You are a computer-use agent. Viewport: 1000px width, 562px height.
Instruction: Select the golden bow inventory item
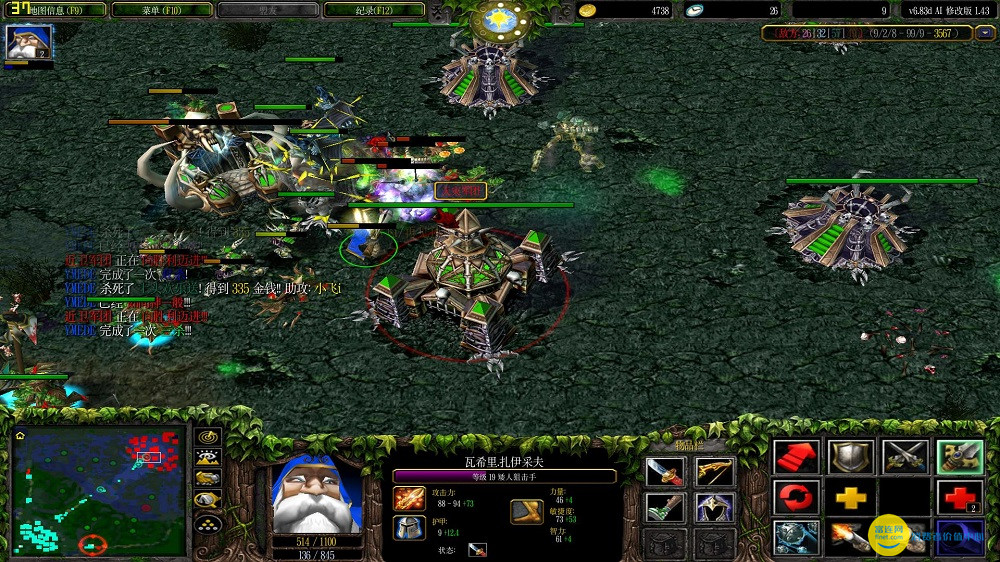pyautogui.click(x=715, y=473)
